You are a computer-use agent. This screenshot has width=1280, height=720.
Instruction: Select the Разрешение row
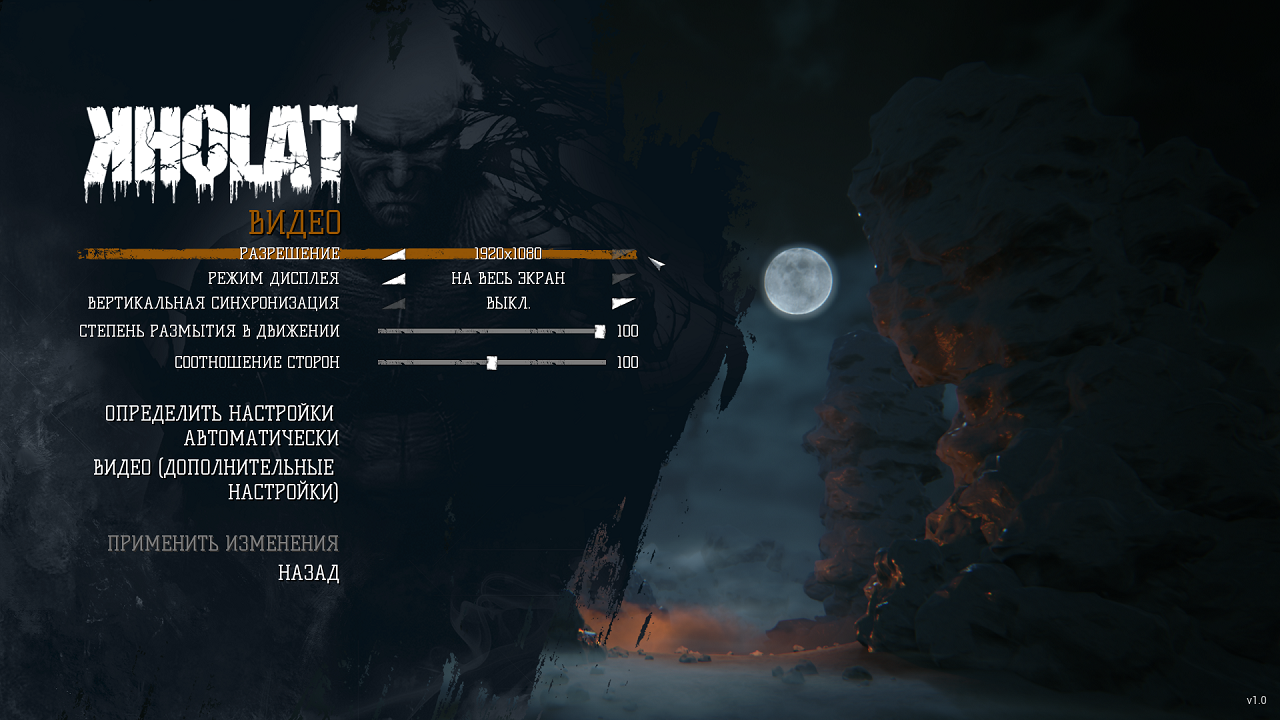(289, 254)
